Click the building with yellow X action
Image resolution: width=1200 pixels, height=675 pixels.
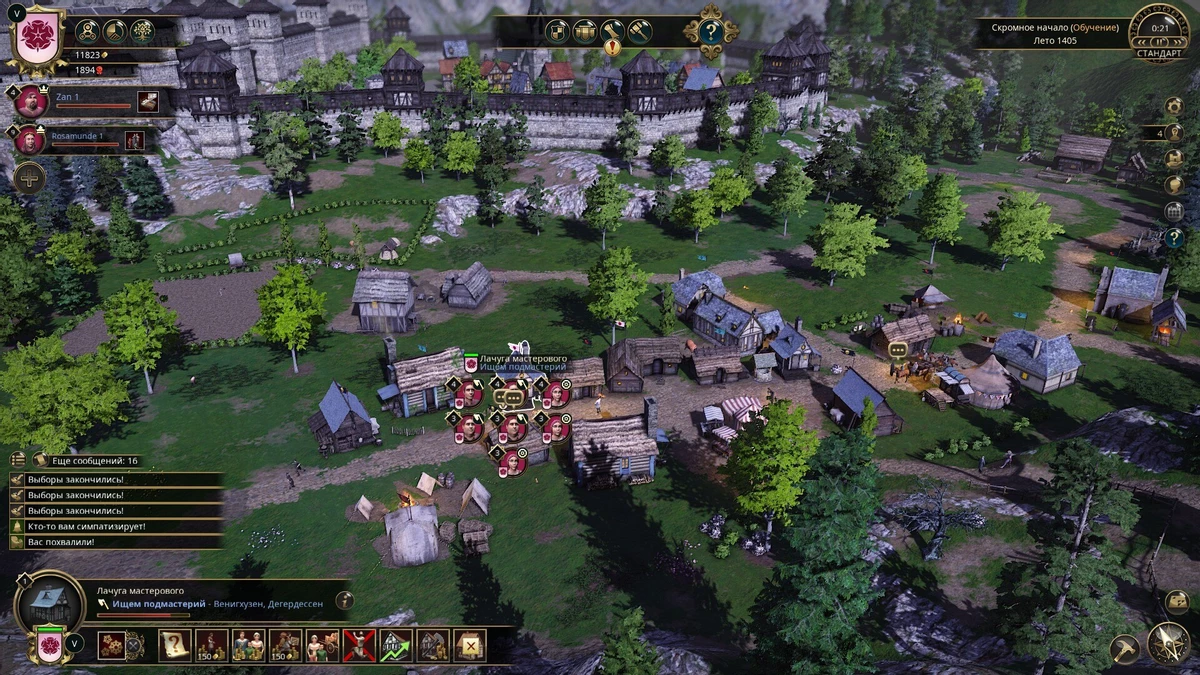[x=469, y=645]
